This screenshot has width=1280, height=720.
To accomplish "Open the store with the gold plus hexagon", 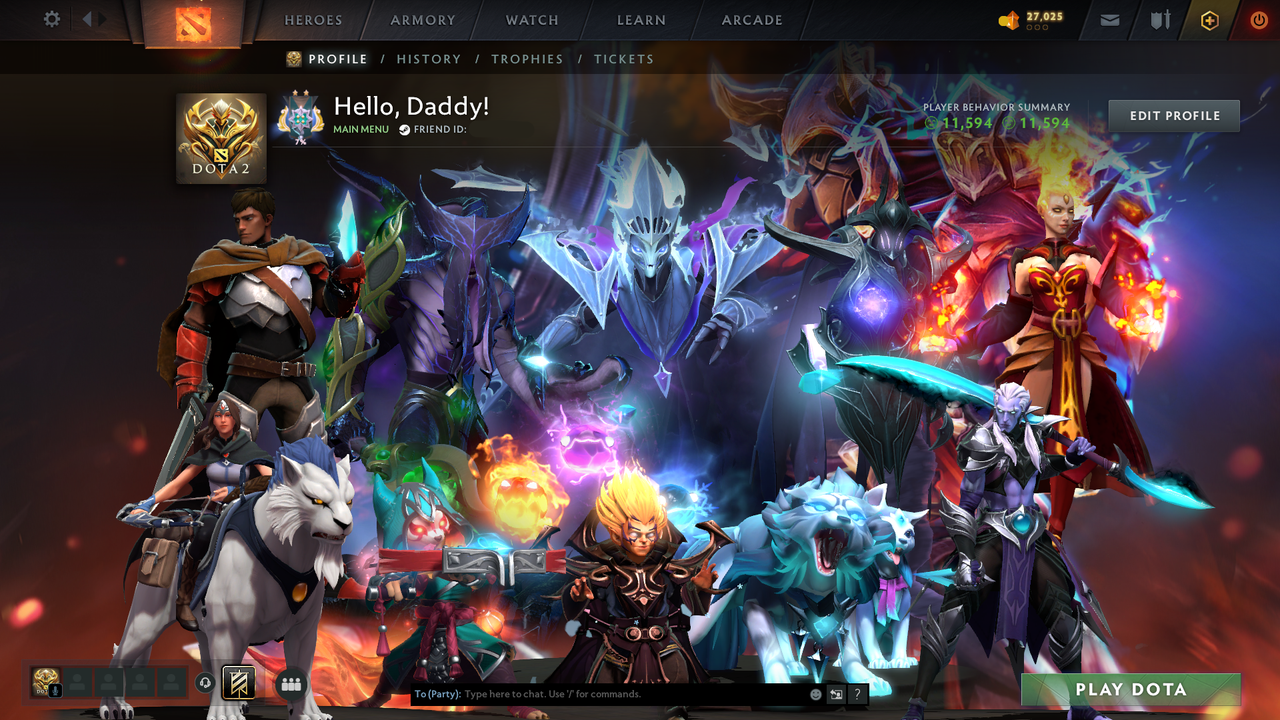I will [1209, 19].
